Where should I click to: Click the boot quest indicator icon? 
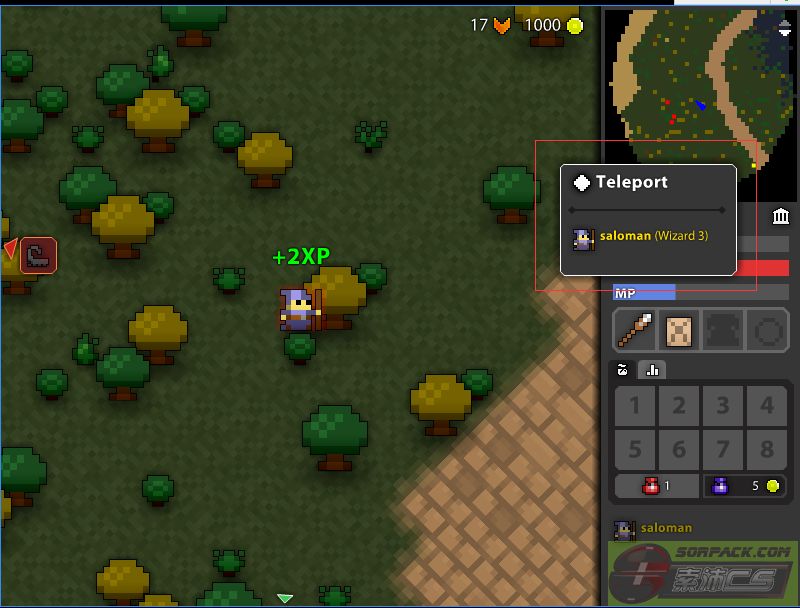pyautogui.click(x=38, y=255)
